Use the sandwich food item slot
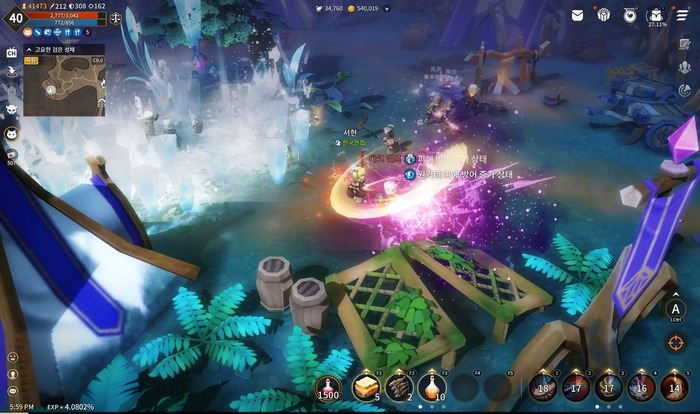700x414 pixels. click(x=365, y=387)
